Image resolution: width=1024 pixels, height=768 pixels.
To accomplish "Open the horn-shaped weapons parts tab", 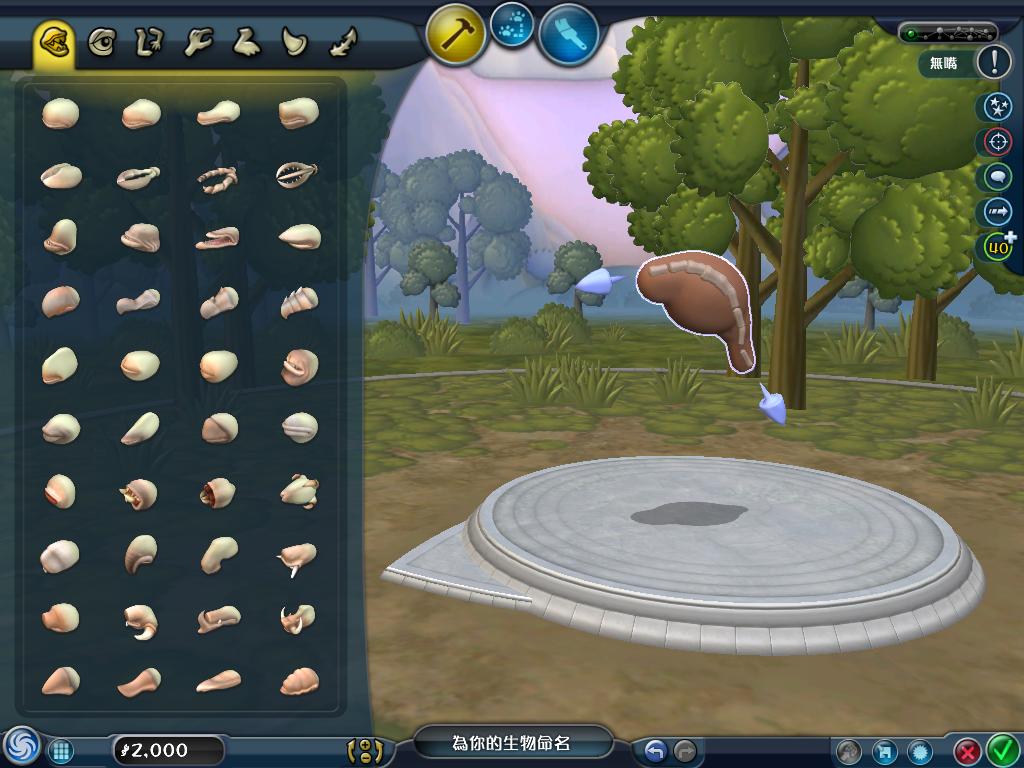I will click(x=294, y=43).
